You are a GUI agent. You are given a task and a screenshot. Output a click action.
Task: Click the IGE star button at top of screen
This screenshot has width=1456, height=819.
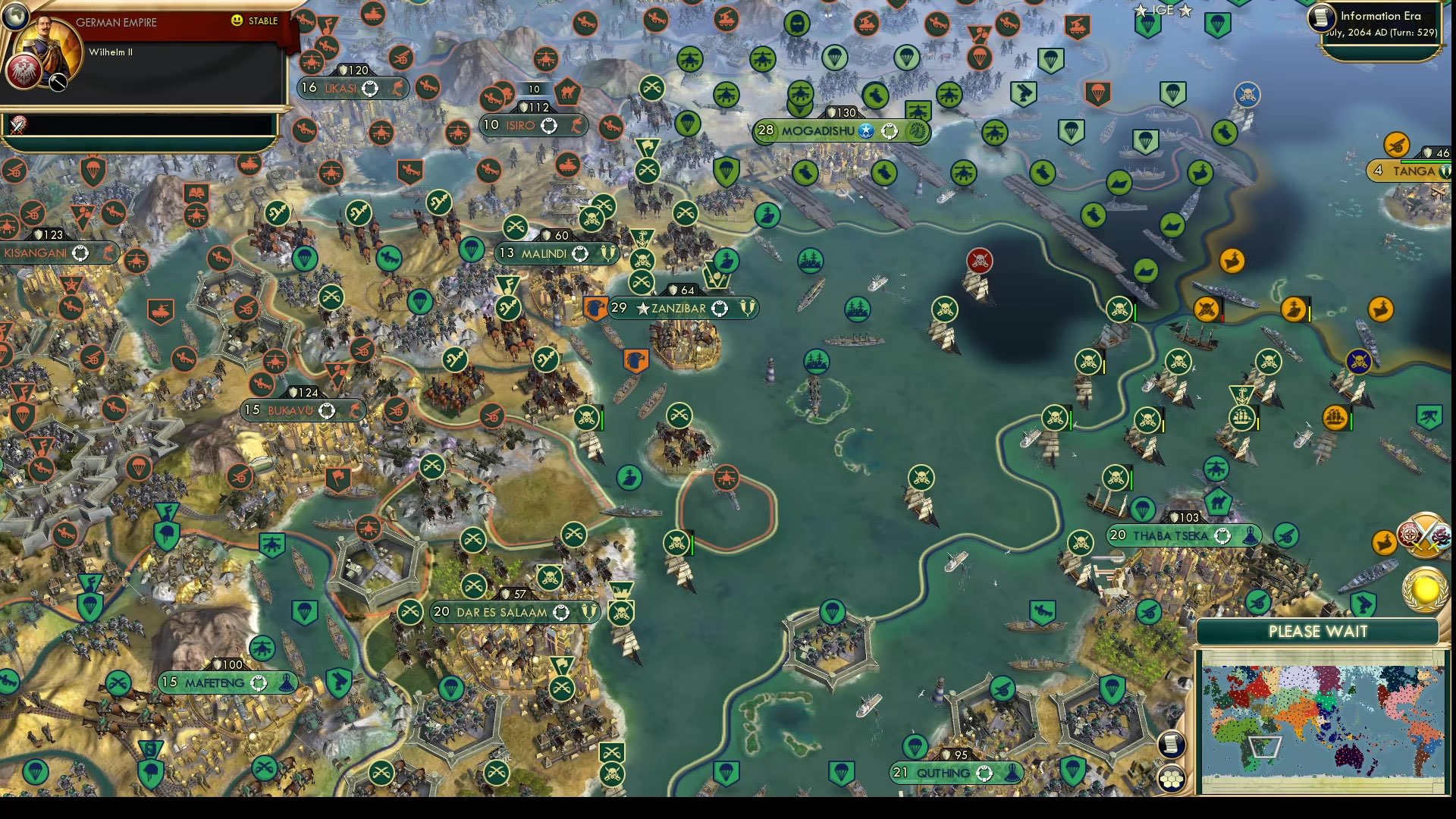pos(1162,11)
